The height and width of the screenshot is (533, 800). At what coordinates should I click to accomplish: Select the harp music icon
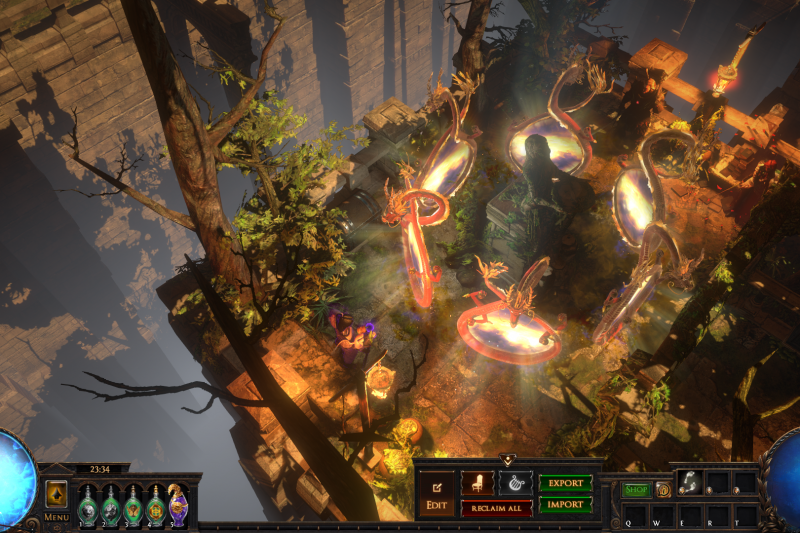pos(516,483)
